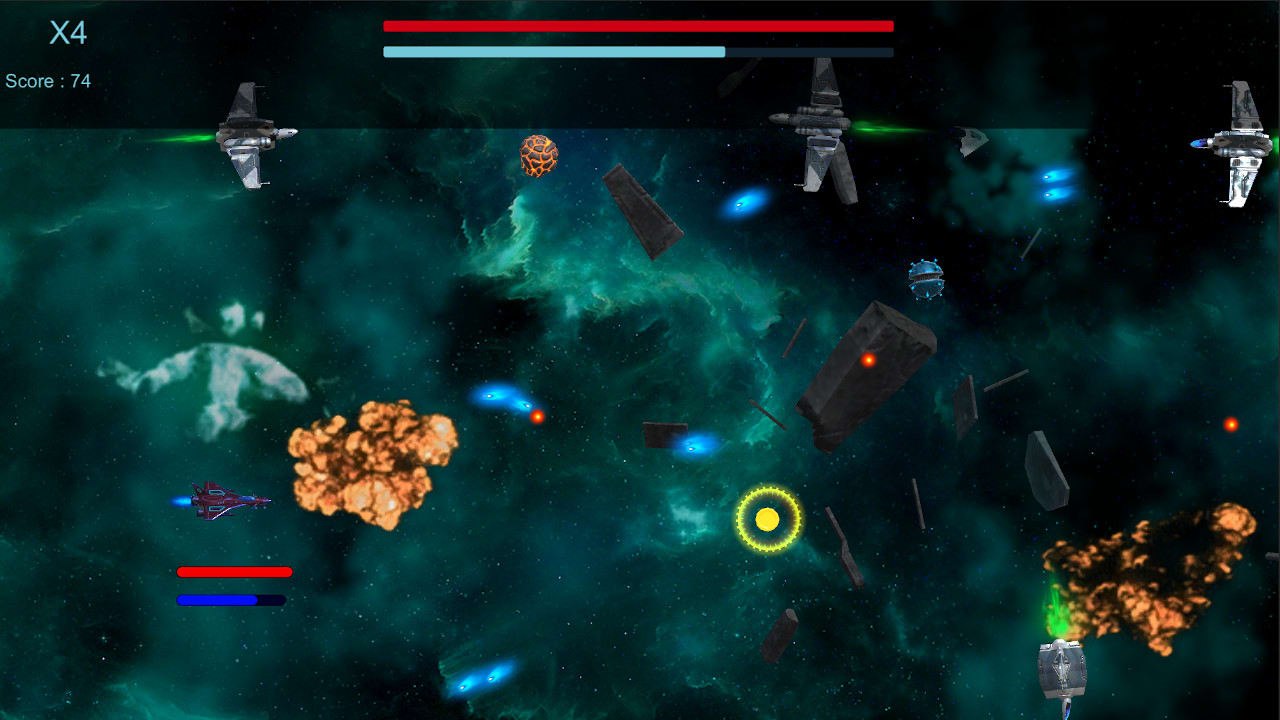
Task: Click the player's small red health bar
Action: point(232,571)
